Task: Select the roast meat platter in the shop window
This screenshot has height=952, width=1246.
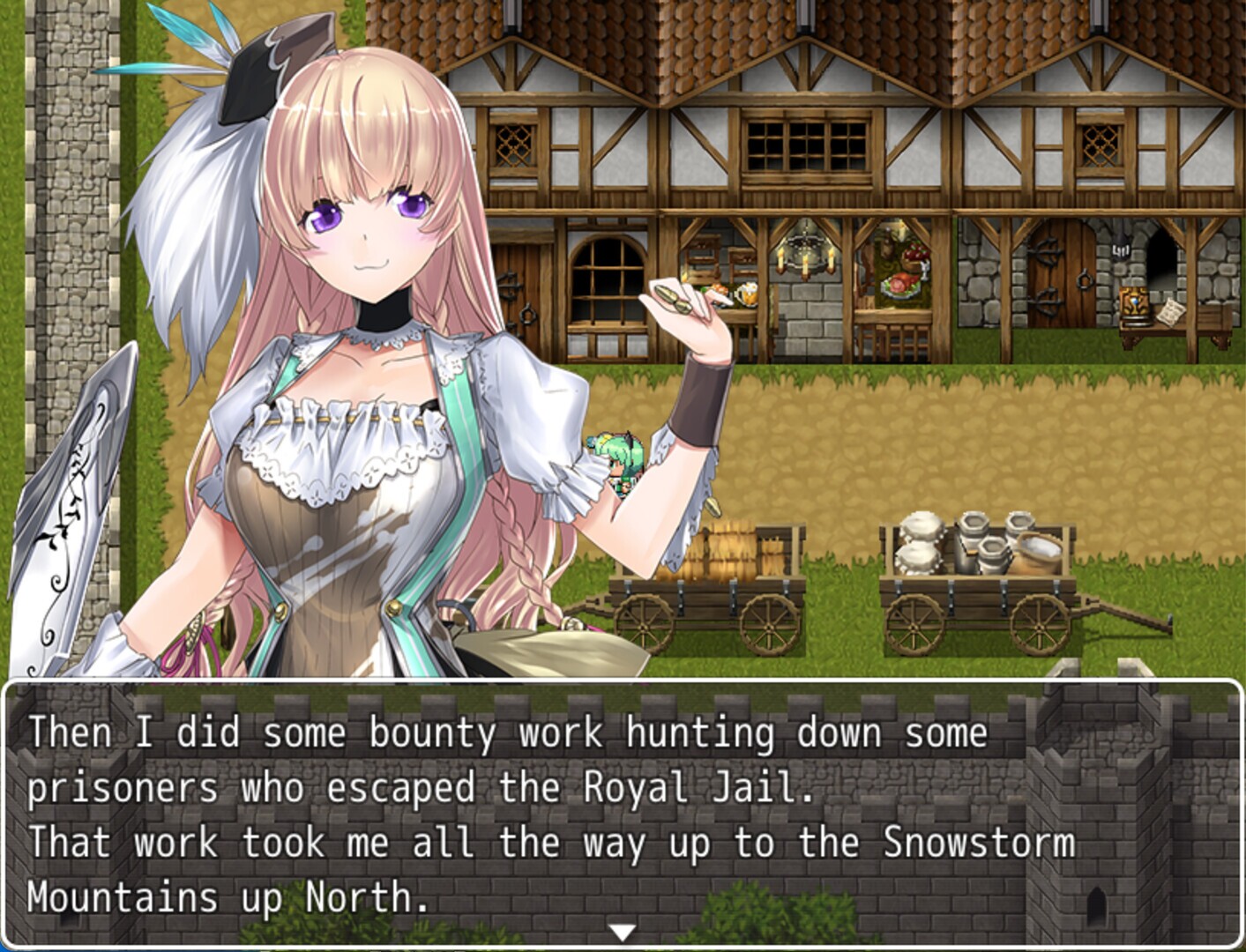Action: tap(898, 286)
